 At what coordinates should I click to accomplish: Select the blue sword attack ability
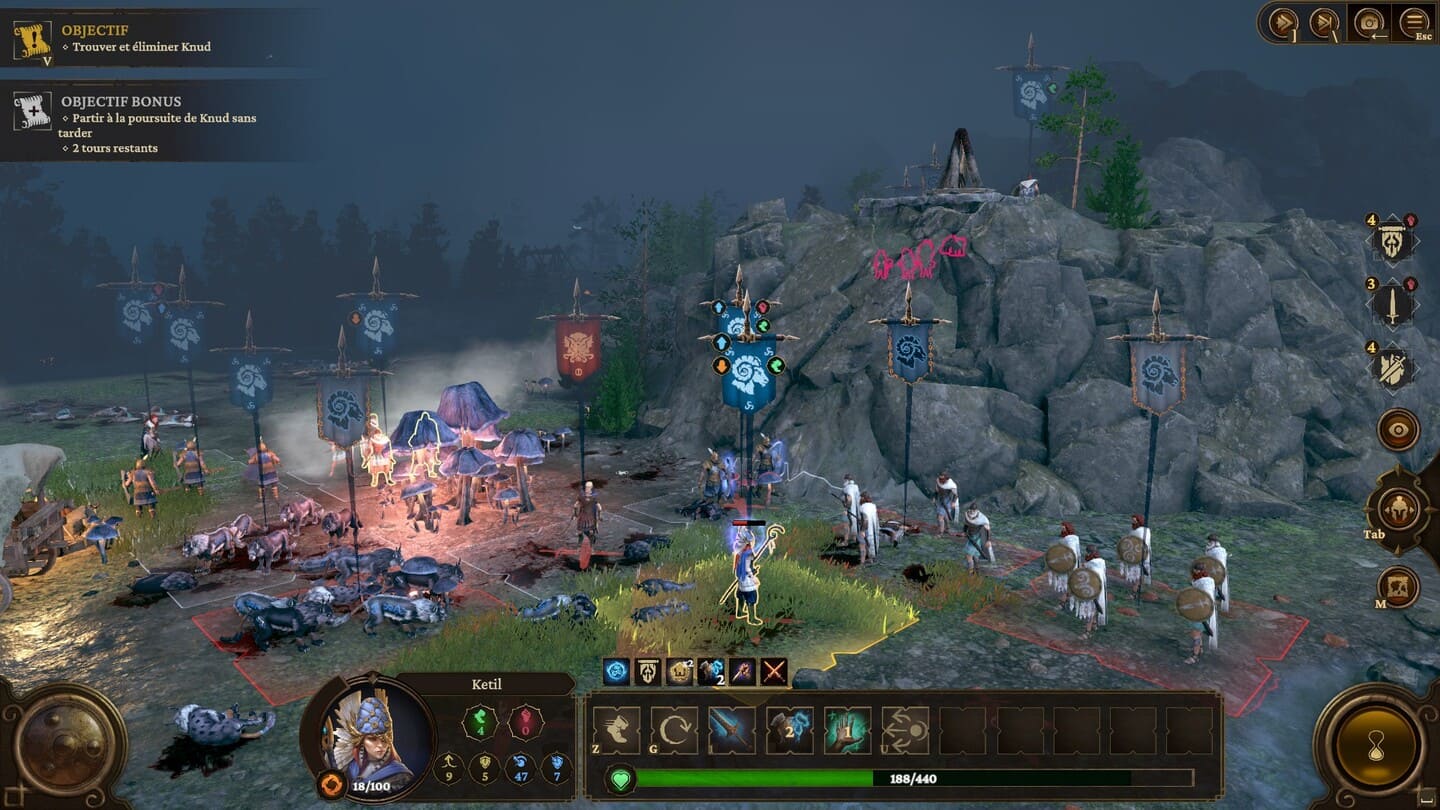[732, 730]
